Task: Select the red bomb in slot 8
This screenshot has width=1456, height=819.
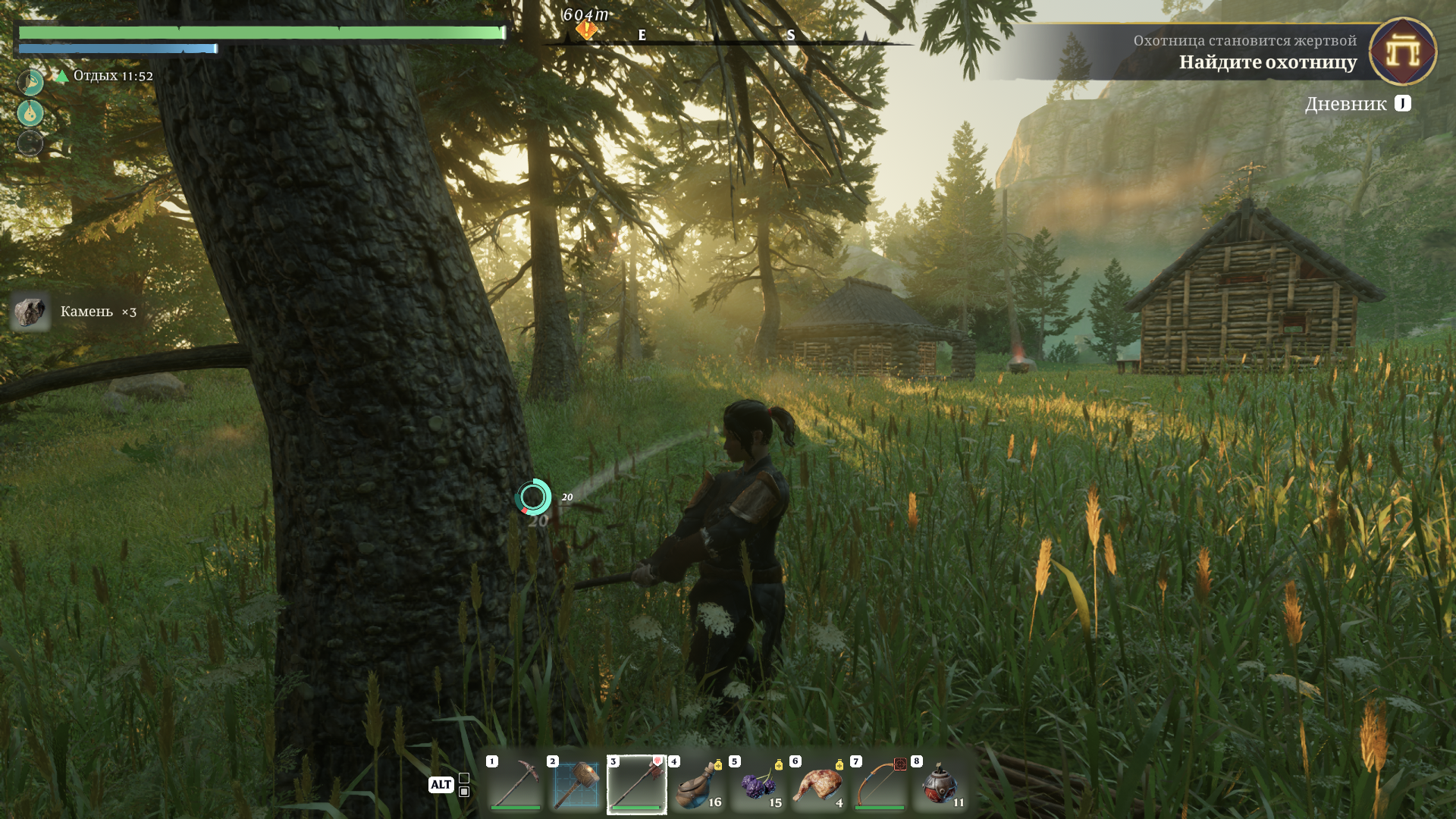Action: [x=940, y=784]
